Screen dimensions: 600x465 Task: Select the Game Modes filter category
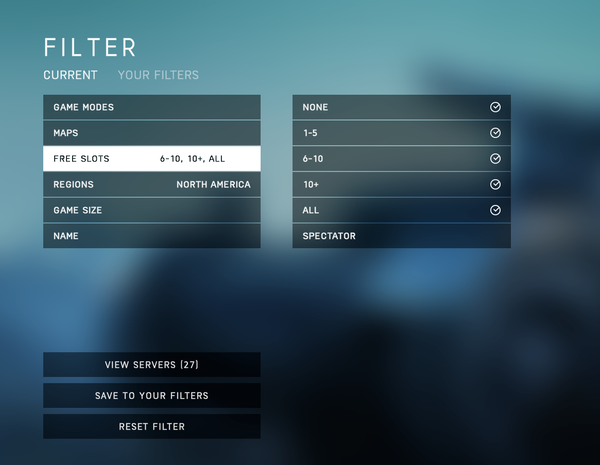point(151,107)
